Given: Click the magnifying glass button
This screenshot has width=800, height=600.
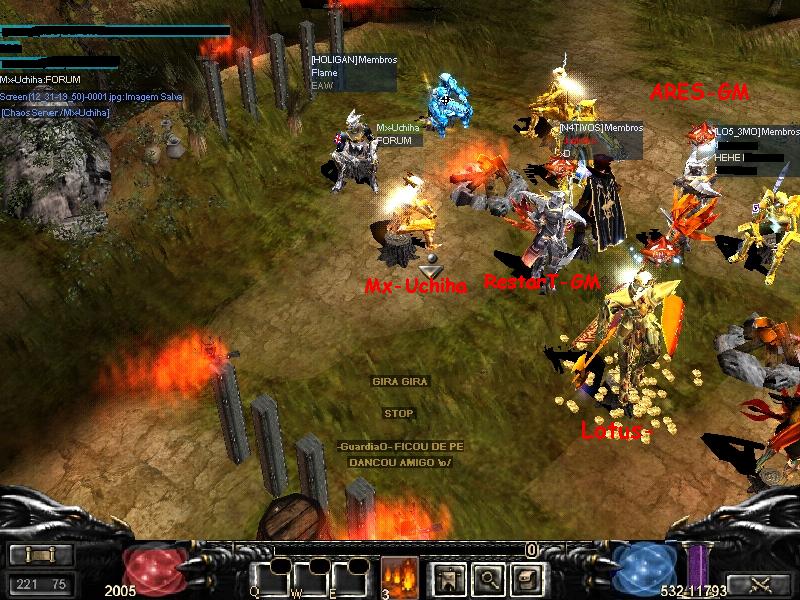Looking at the screenshot, I should coord(487,577).
